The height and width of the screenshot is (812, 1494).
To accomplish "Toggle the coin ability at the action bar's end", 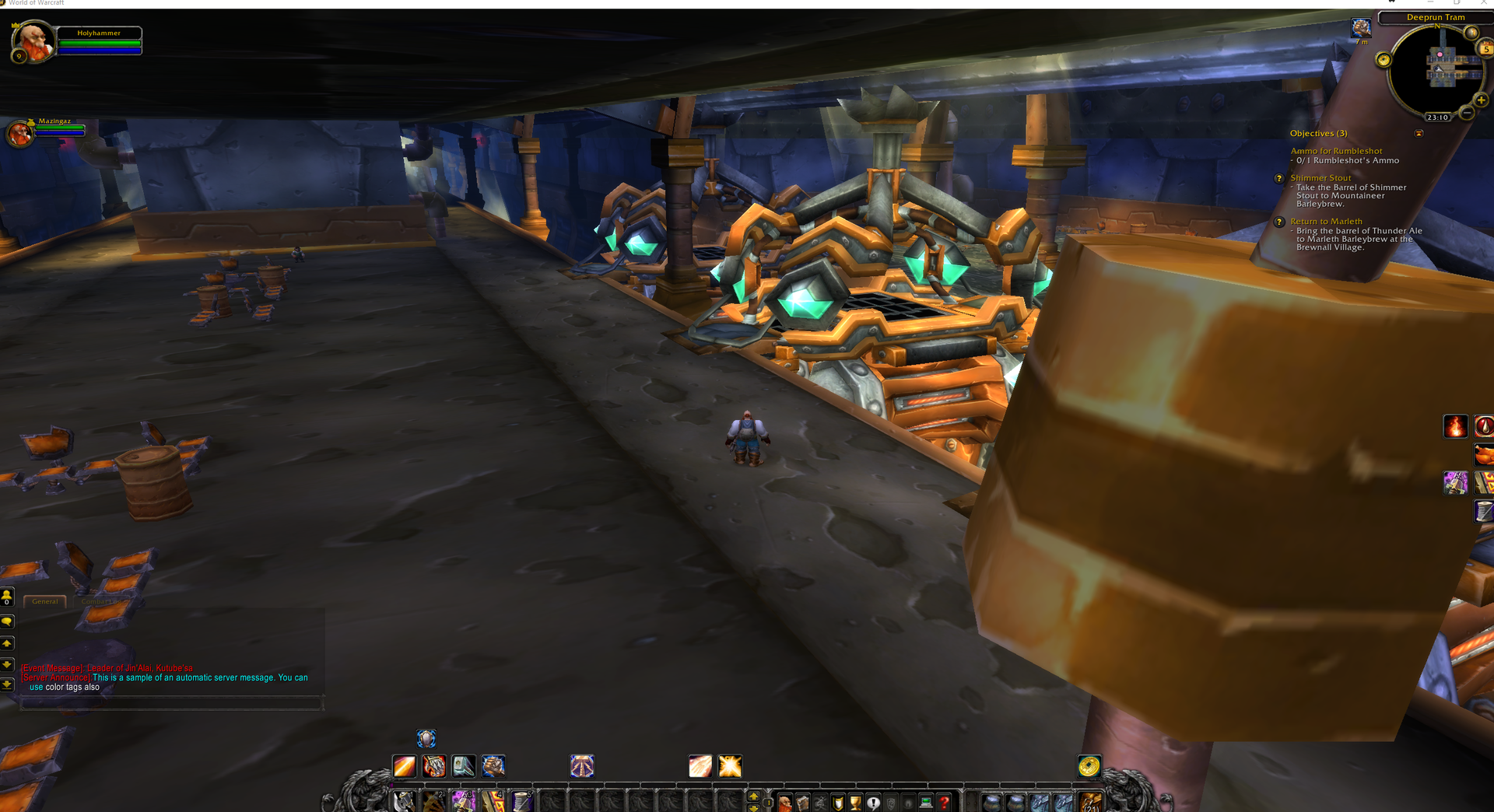I will 1090,766.
